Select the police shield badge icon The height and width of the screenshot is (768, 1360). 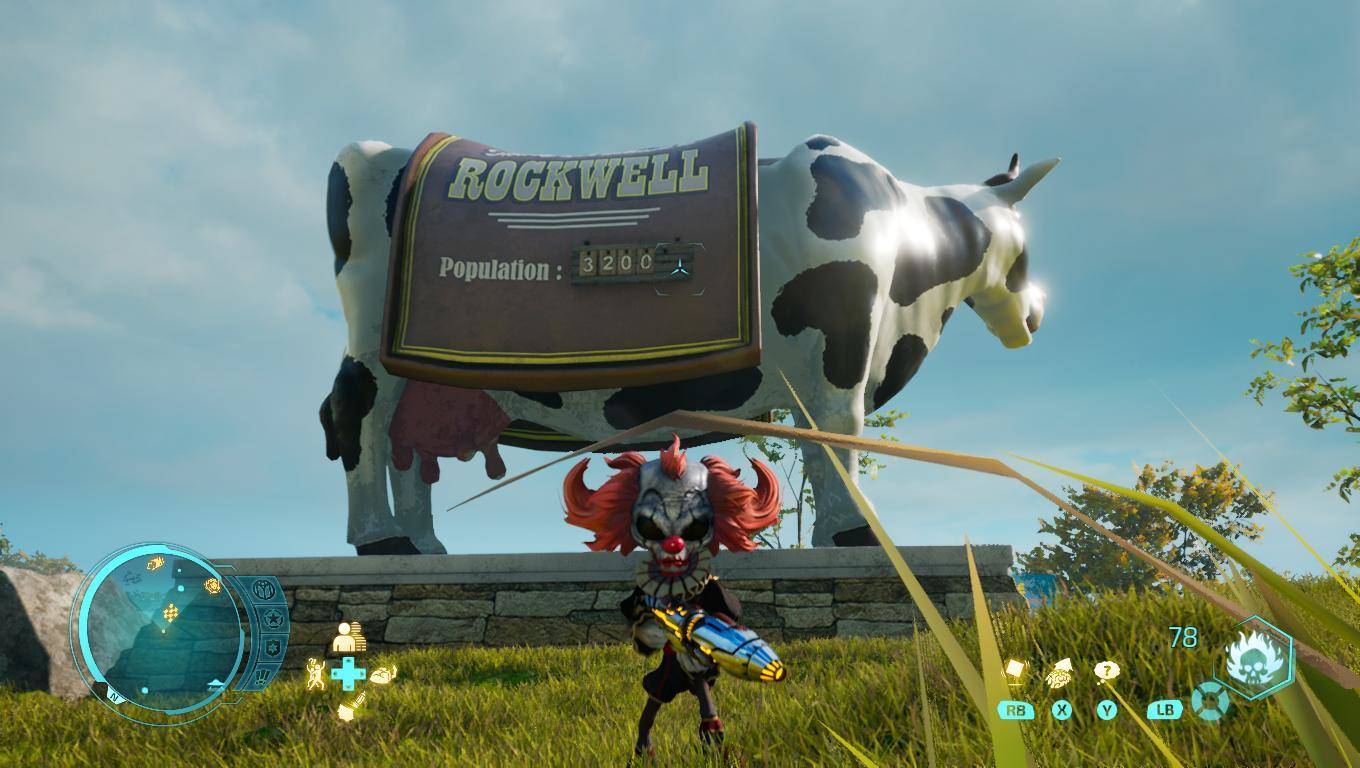click(x=271, y=648)
